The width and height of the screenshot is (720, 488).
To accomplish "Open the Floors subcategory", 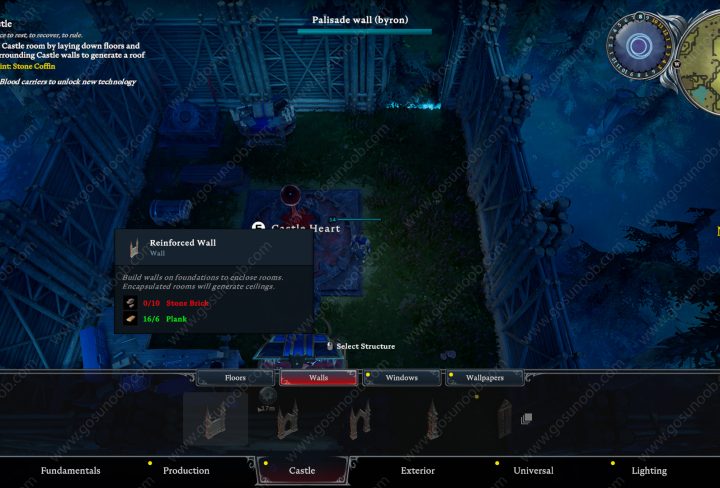I will tap(235, 378).
